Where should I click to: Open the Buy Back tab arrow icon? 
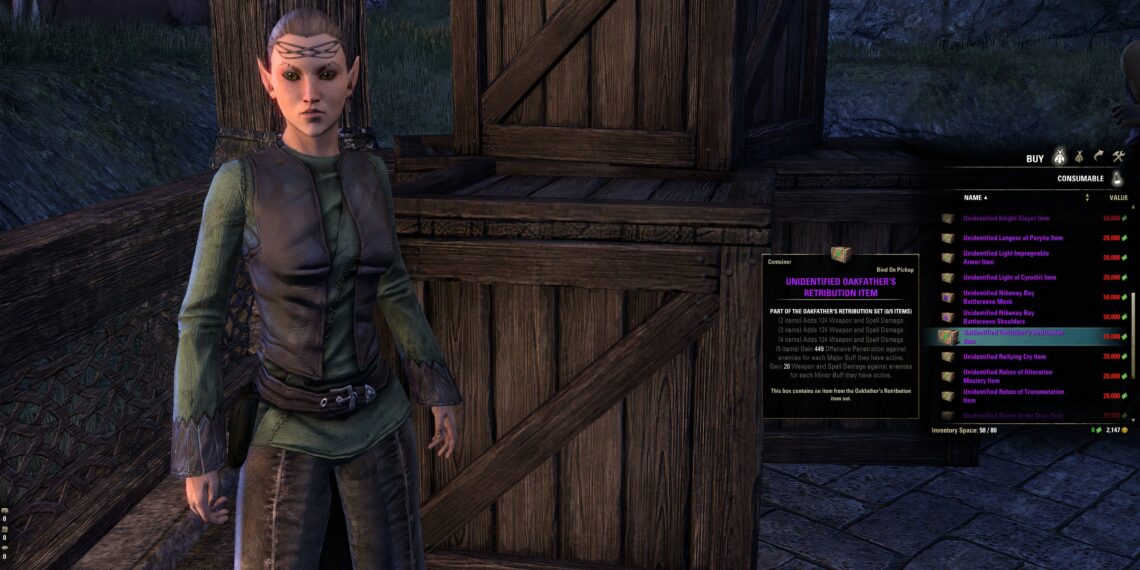(1099, 157)
